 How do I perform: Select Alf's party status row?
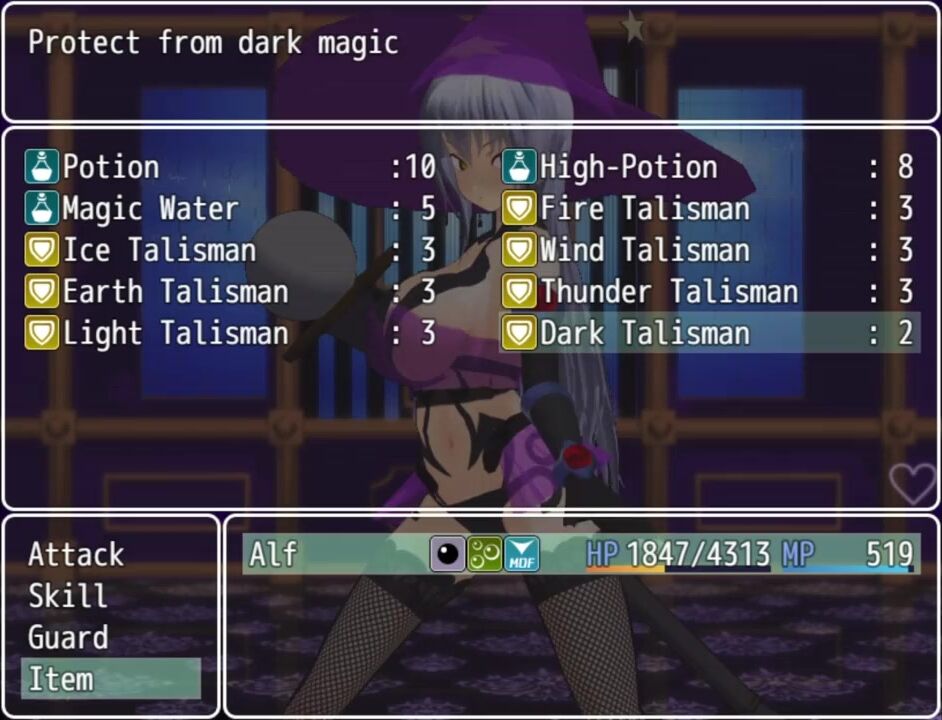(578, 554)
